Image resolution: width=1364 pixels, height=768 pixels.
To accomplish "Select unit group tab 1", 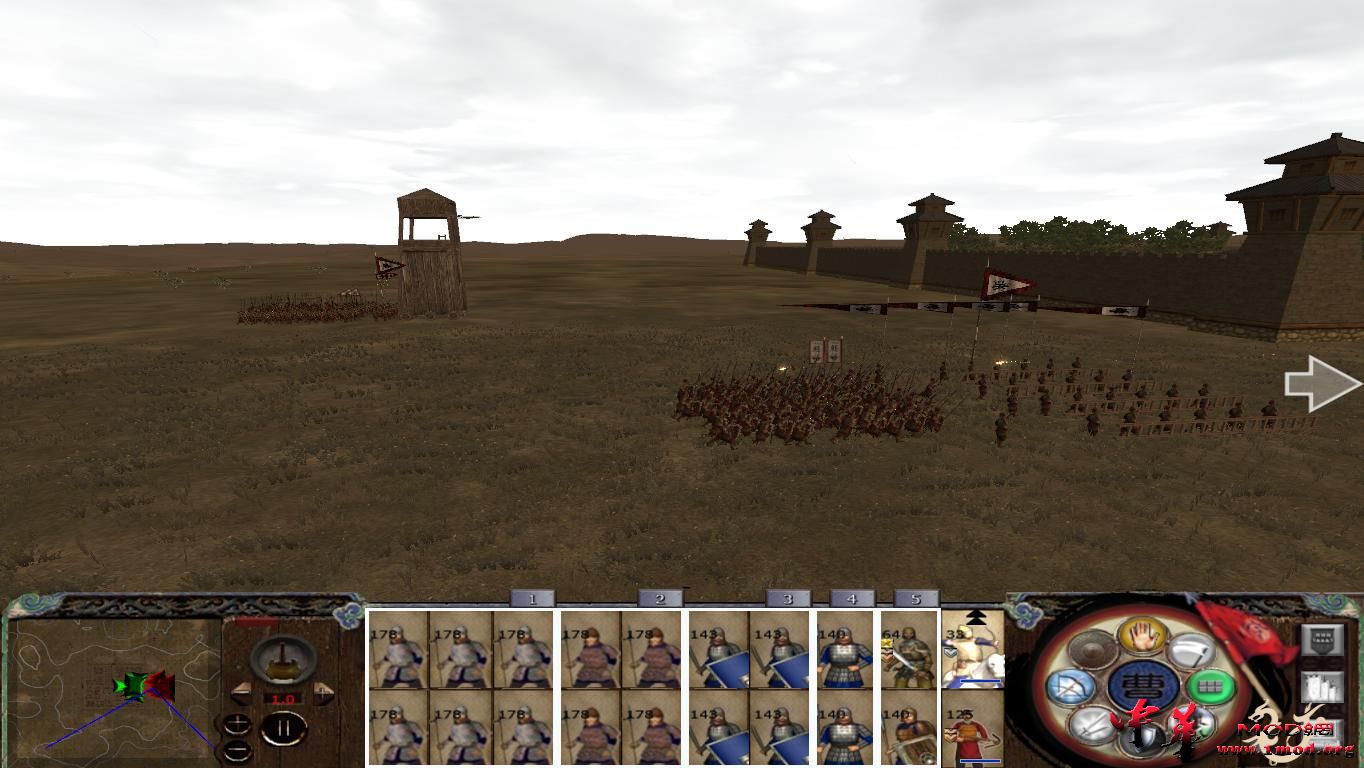I will (533, 597).
